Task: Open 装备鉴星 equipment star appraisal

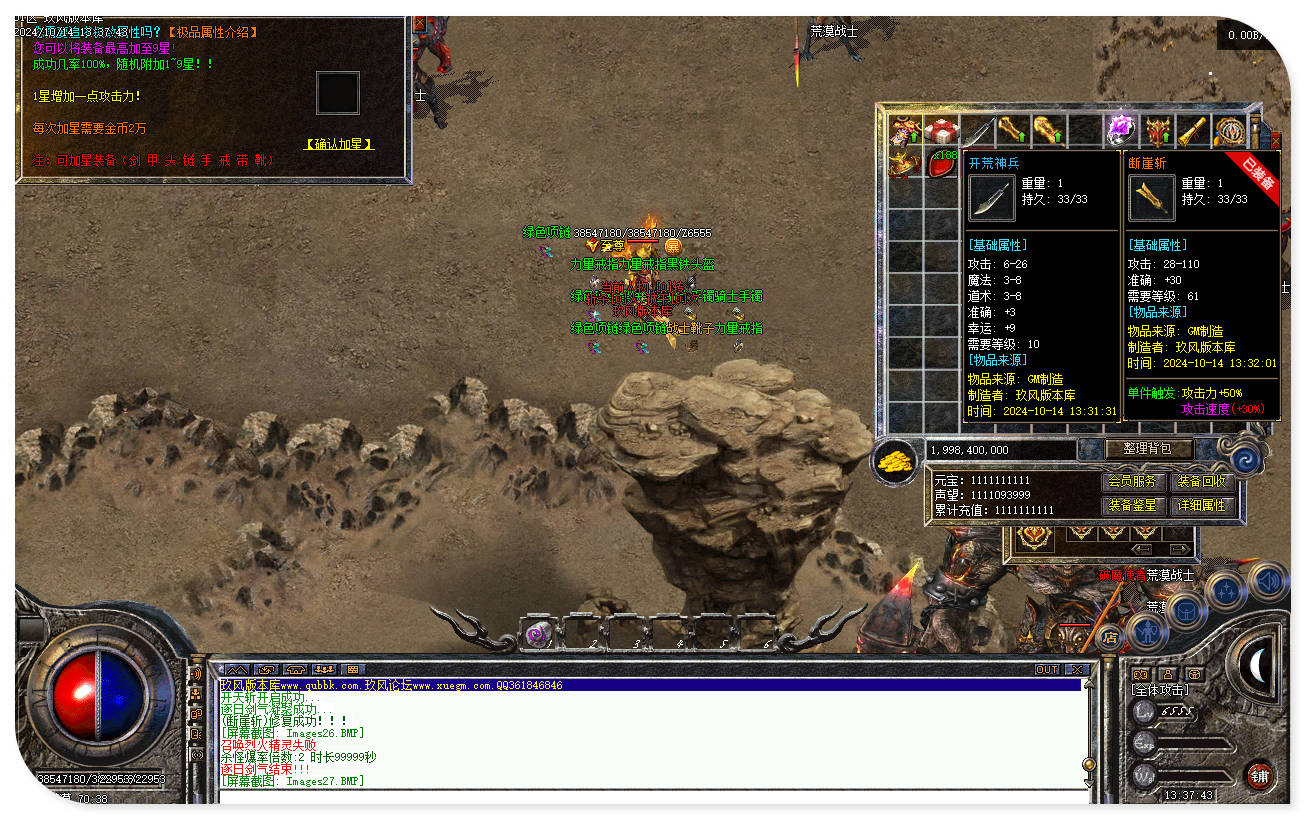Action: tap(1134, 506)
